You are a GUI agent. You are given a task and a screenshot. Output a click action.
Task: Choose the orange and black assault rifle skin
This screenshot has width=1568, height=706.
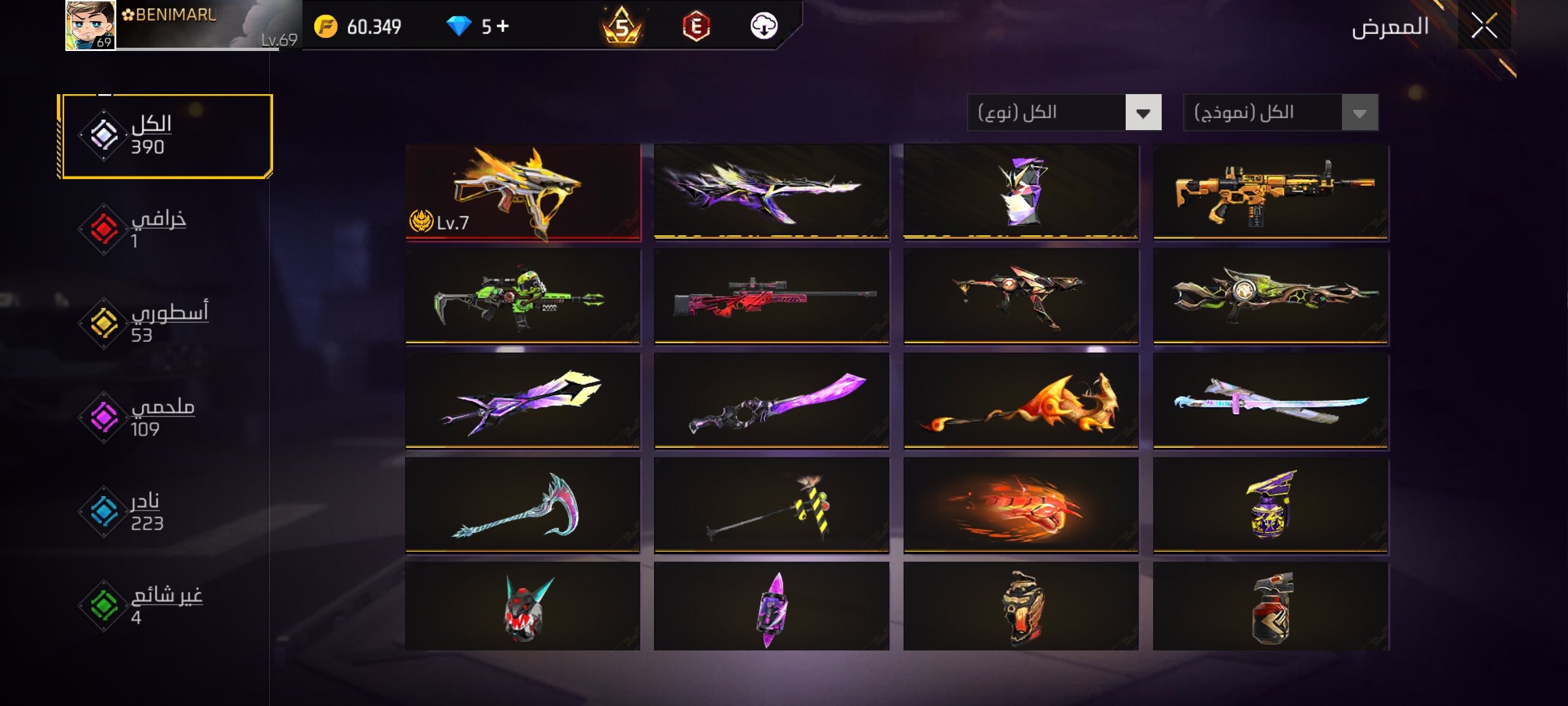coord(1271,192)
